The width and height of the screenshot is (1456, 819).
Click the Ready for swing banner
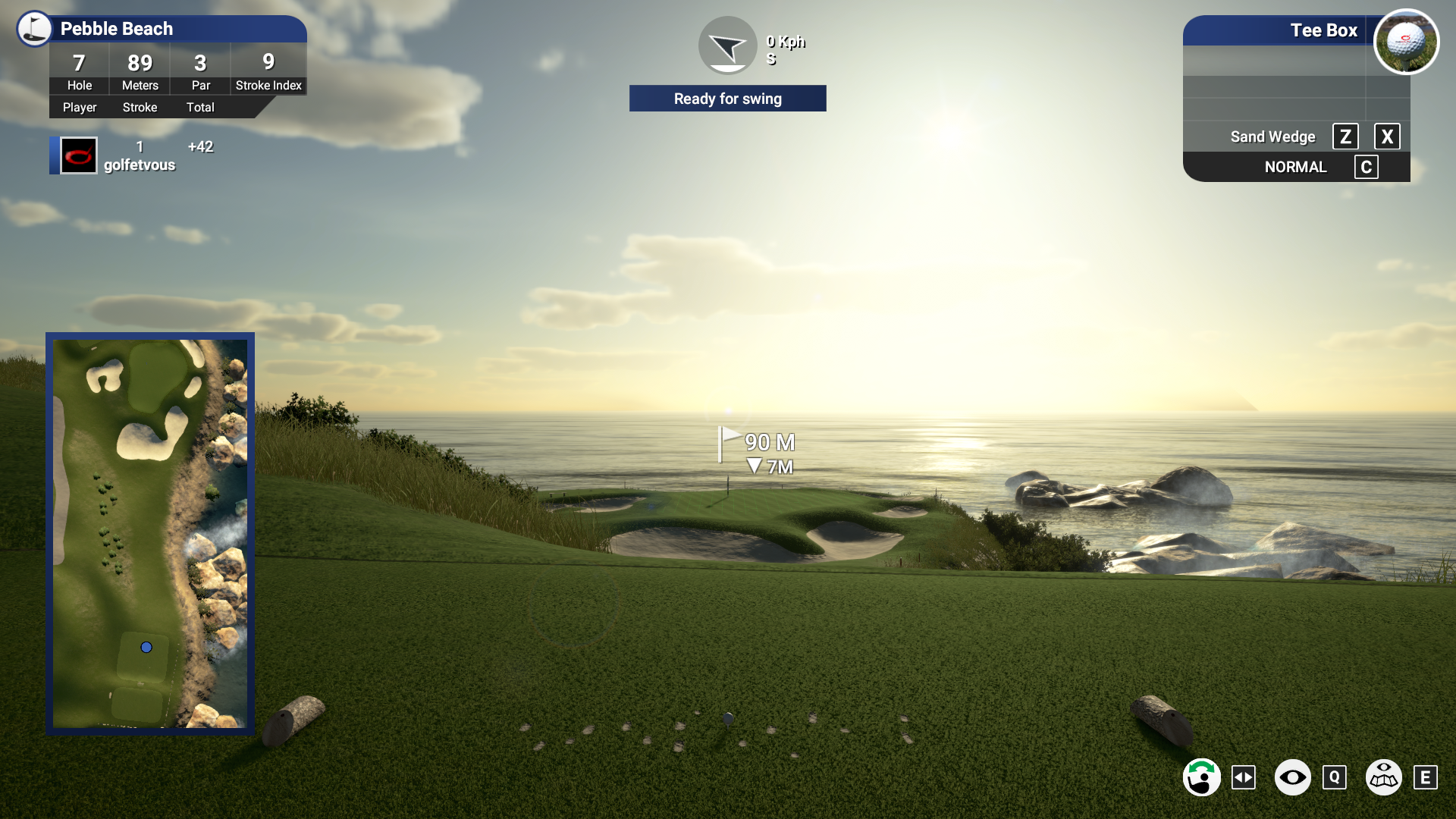point(727,99)
